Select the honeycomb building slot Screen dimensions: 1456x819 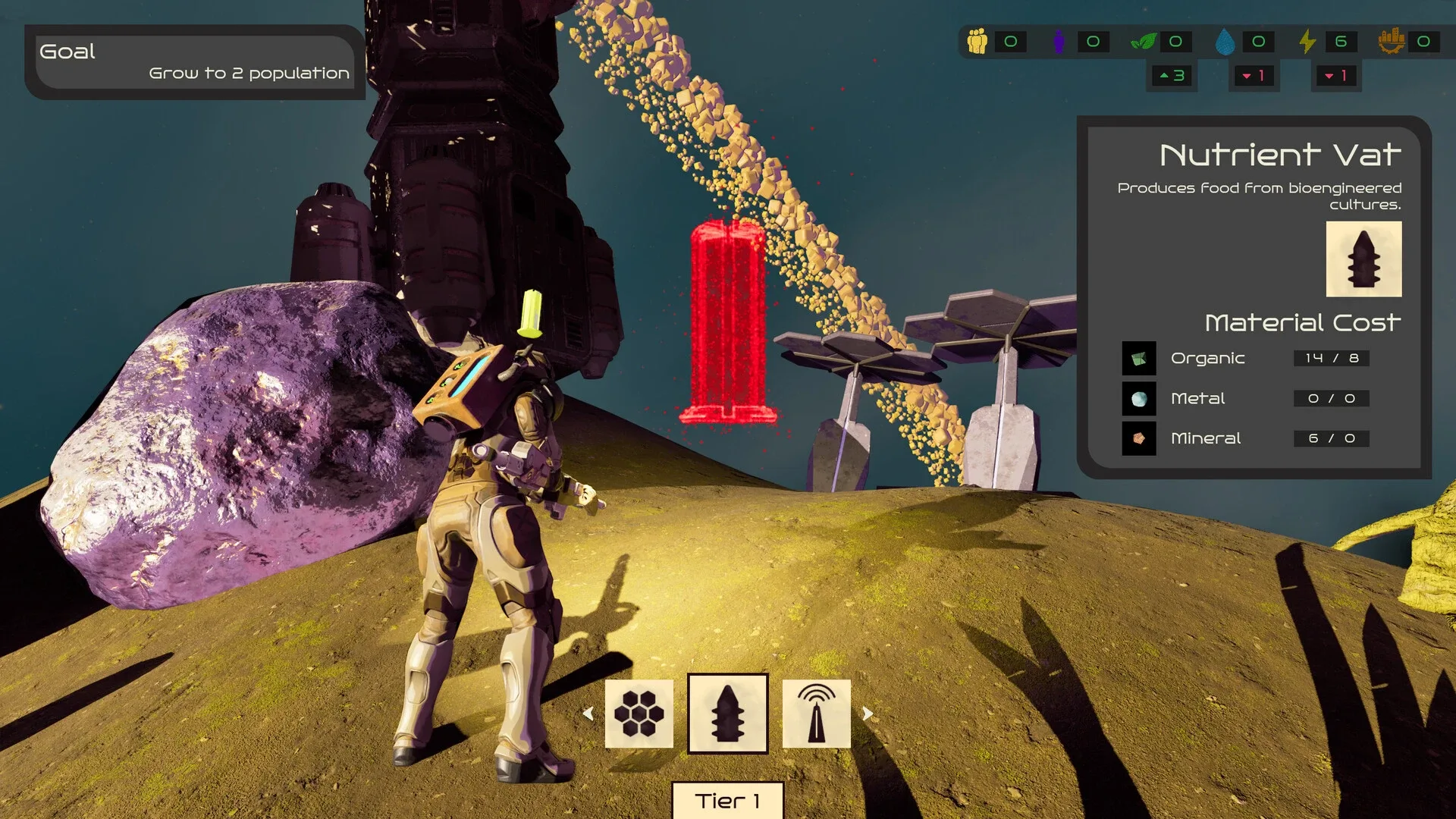click(639, 714)
